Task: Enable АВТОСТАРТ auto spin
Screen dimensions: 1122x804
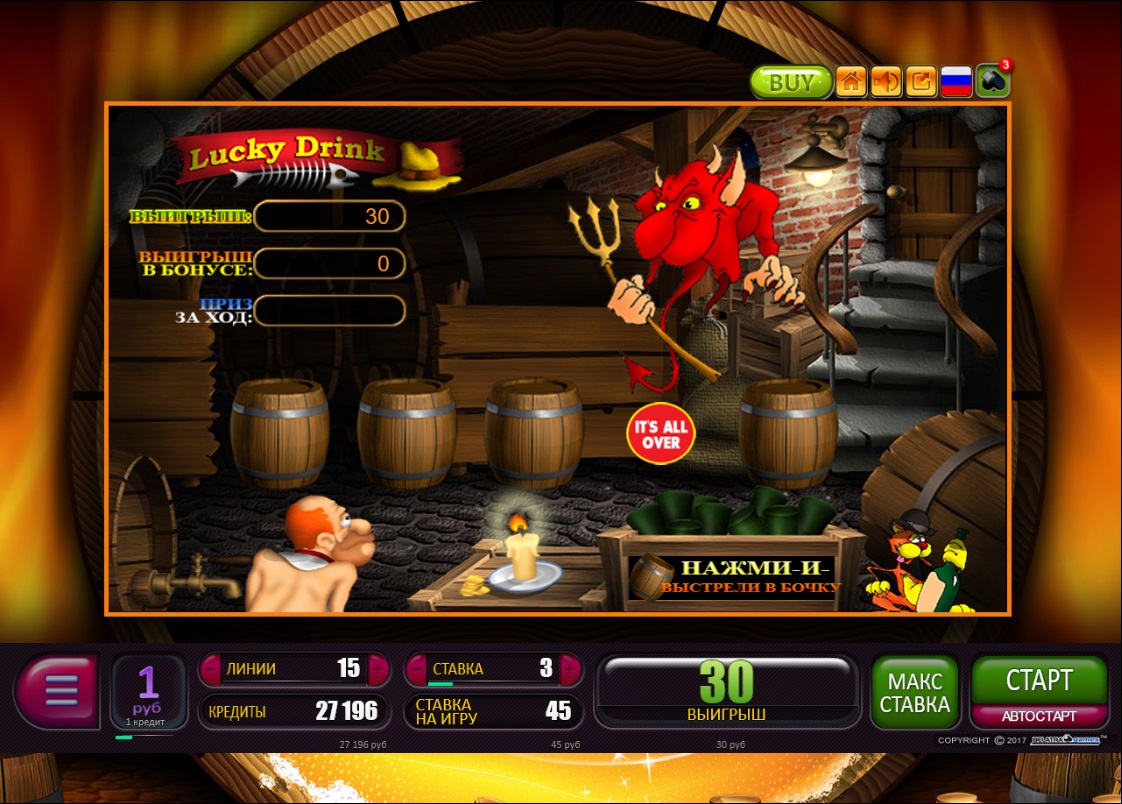Action: click(x=1039, y=716)
